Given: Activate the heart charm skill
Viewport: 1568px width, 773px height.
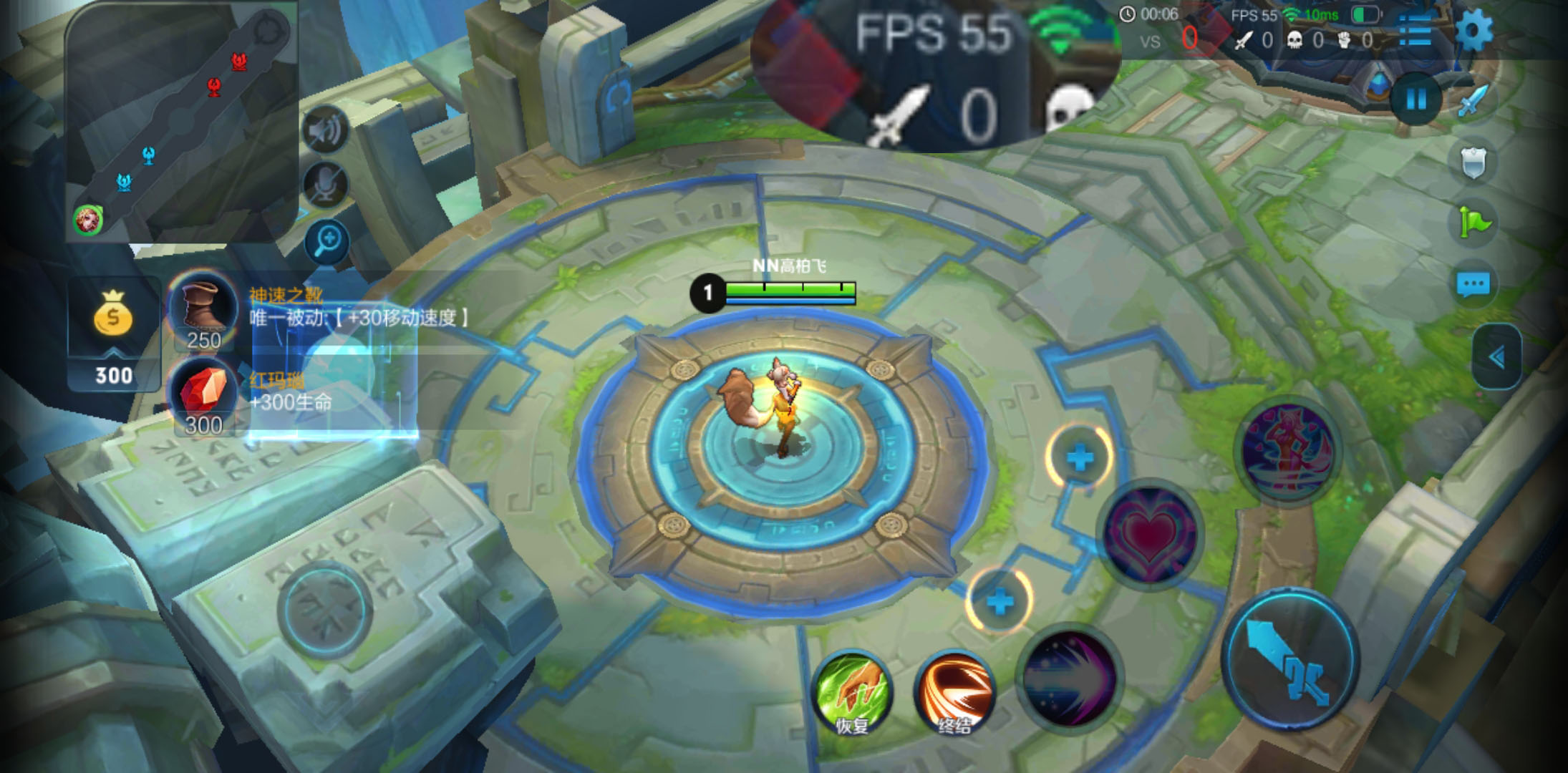Looking at the screenshot, I should pyautogui.click(x=1150, y=535).
